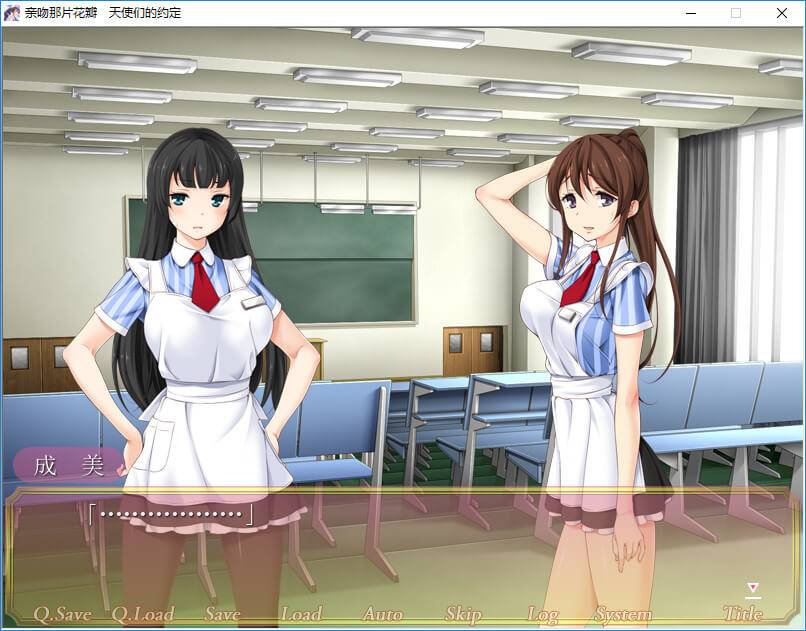Open the Load menu
Viewport: 806px width, 631px height.
pos(301,614)
